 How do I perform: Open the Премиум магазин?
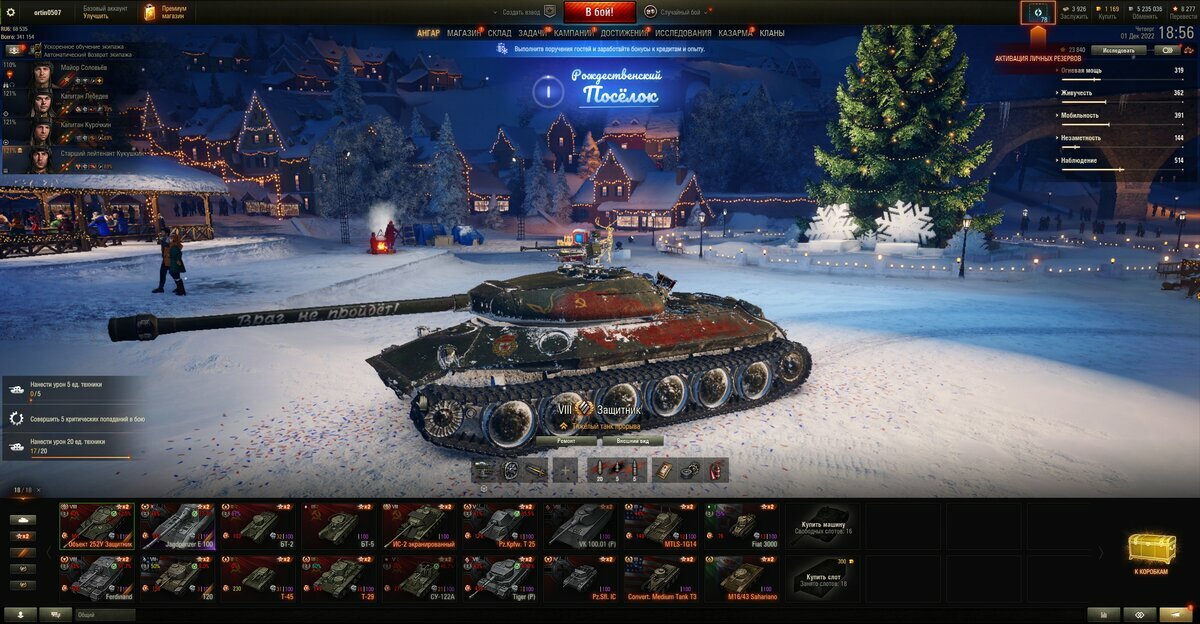click(x=165, y=12)
